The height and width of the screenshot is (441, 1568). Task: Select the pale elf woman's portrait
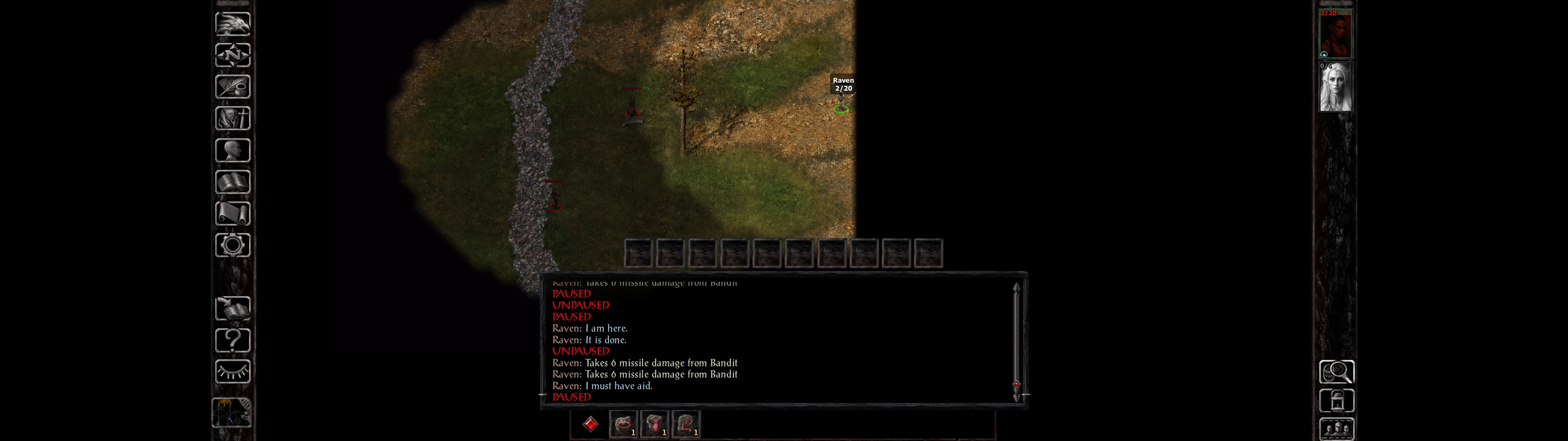tap(1336, 87)
